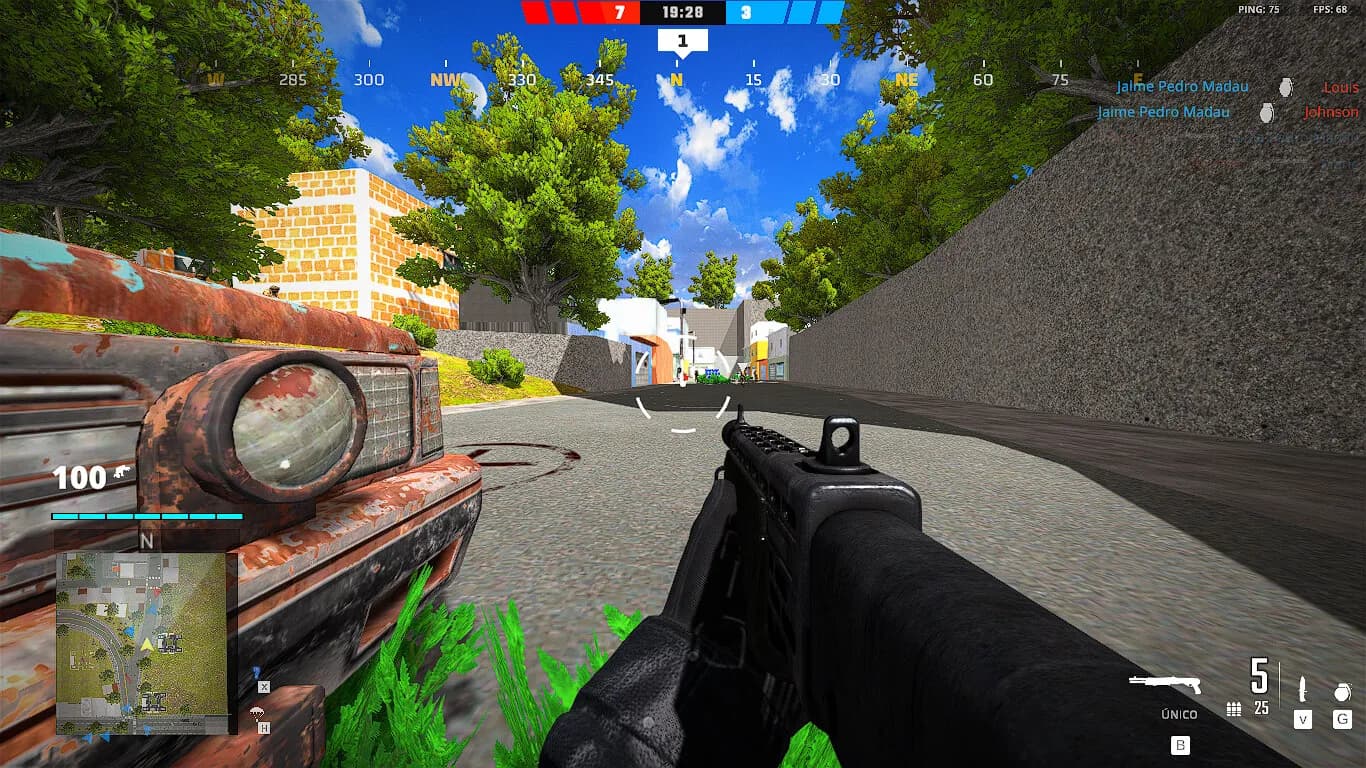Open the weapon menu via the B keybind badge
This screenshot has height=768, width=1366.
click(x=1181, y=745)
